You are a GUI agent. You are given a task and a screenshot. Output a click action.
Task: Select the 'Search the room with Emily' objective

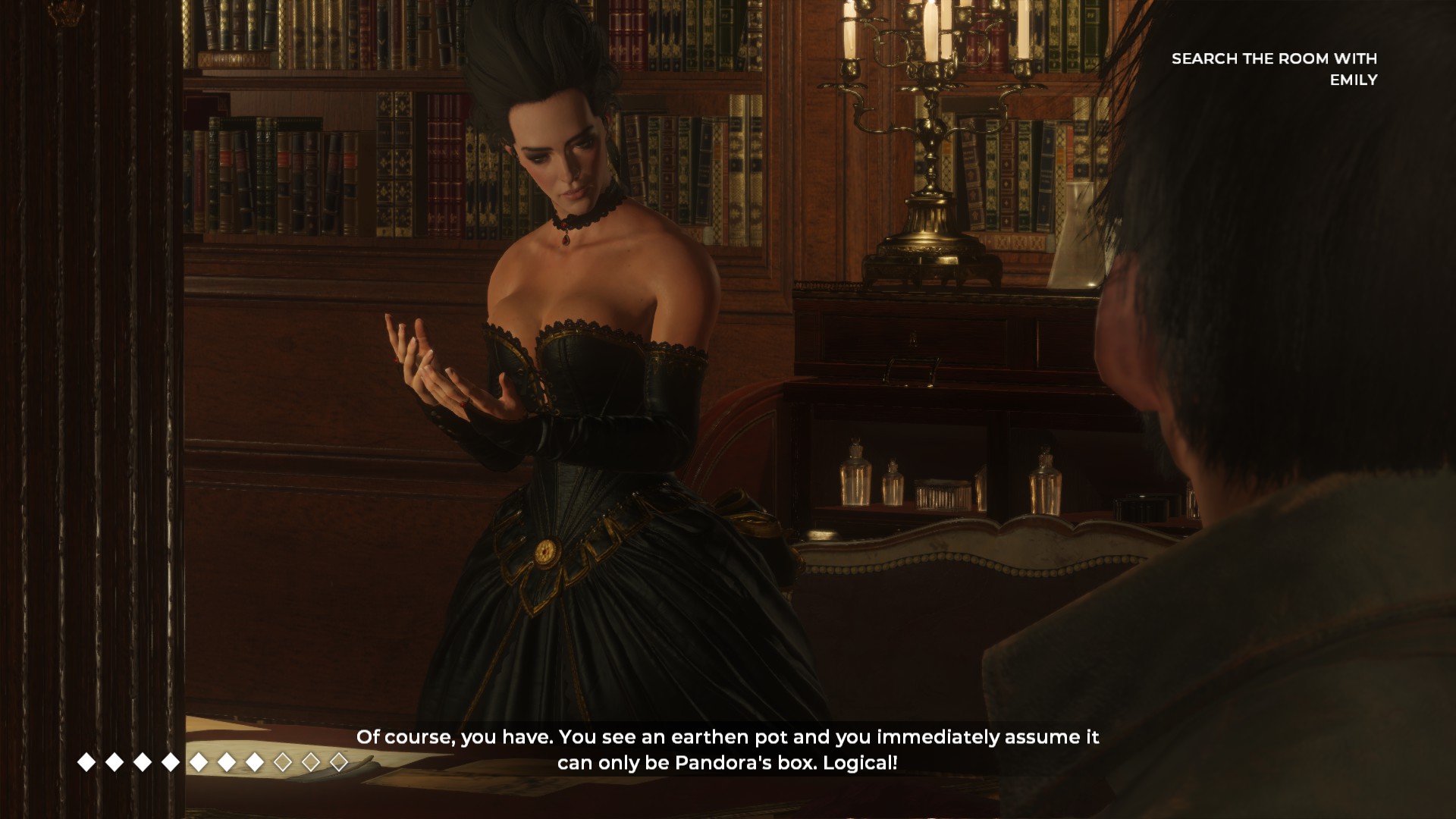pos(1274,69)
